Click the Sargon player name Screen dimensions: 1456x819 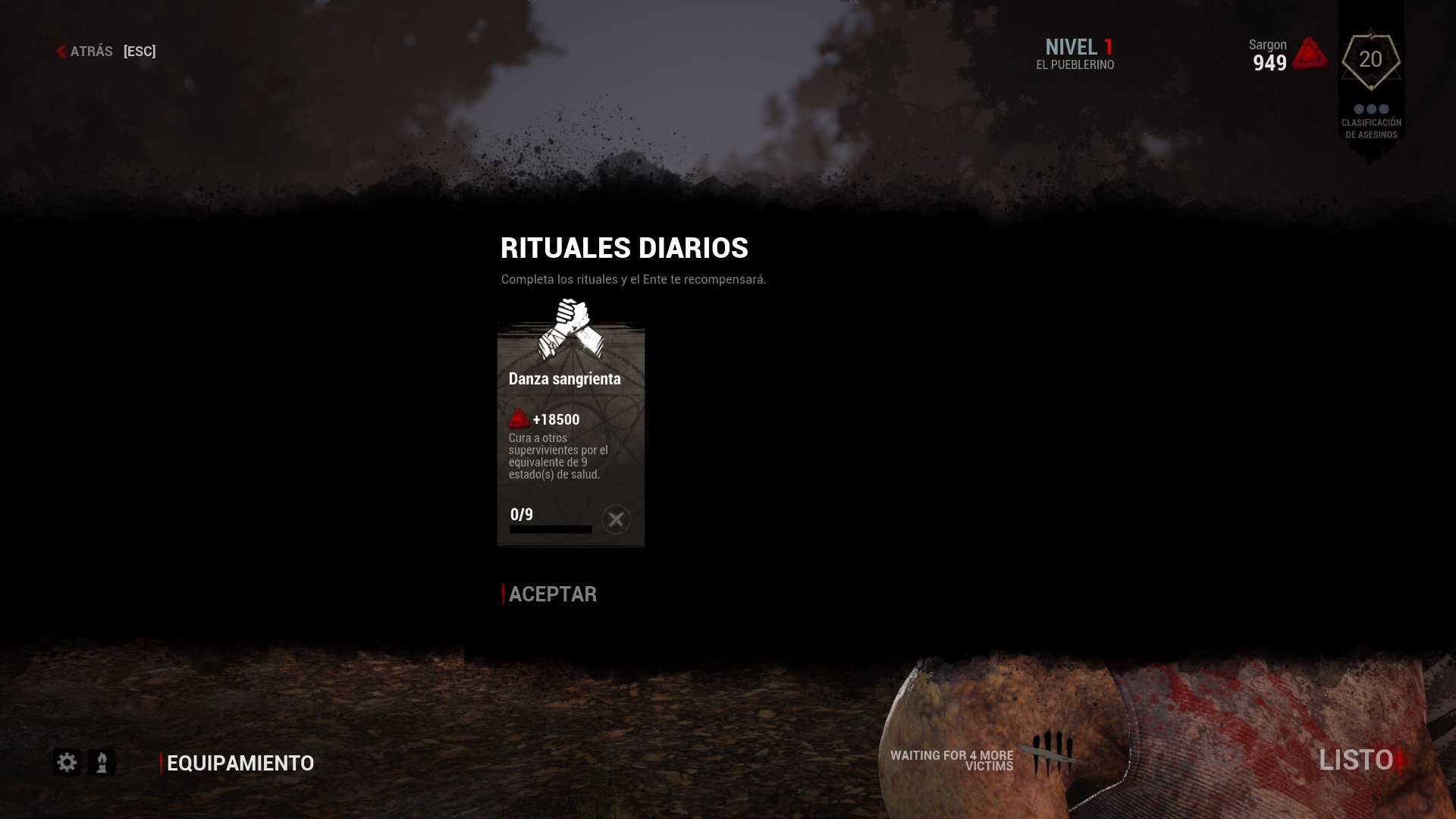pos(1266,45)
